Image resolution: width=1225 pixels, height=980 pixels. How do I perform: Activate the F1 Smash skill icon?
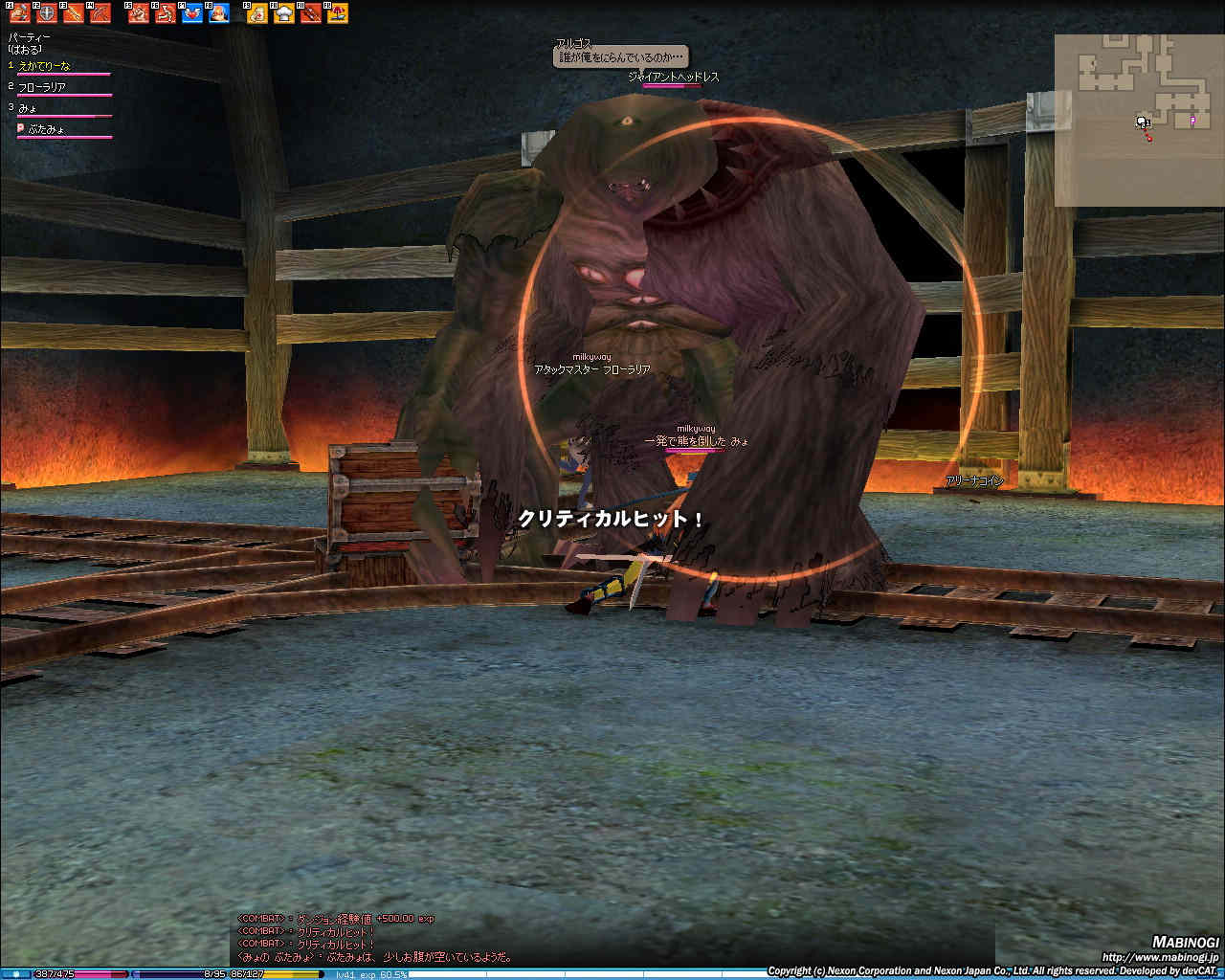pyautogui.click(x=20, y=13)
